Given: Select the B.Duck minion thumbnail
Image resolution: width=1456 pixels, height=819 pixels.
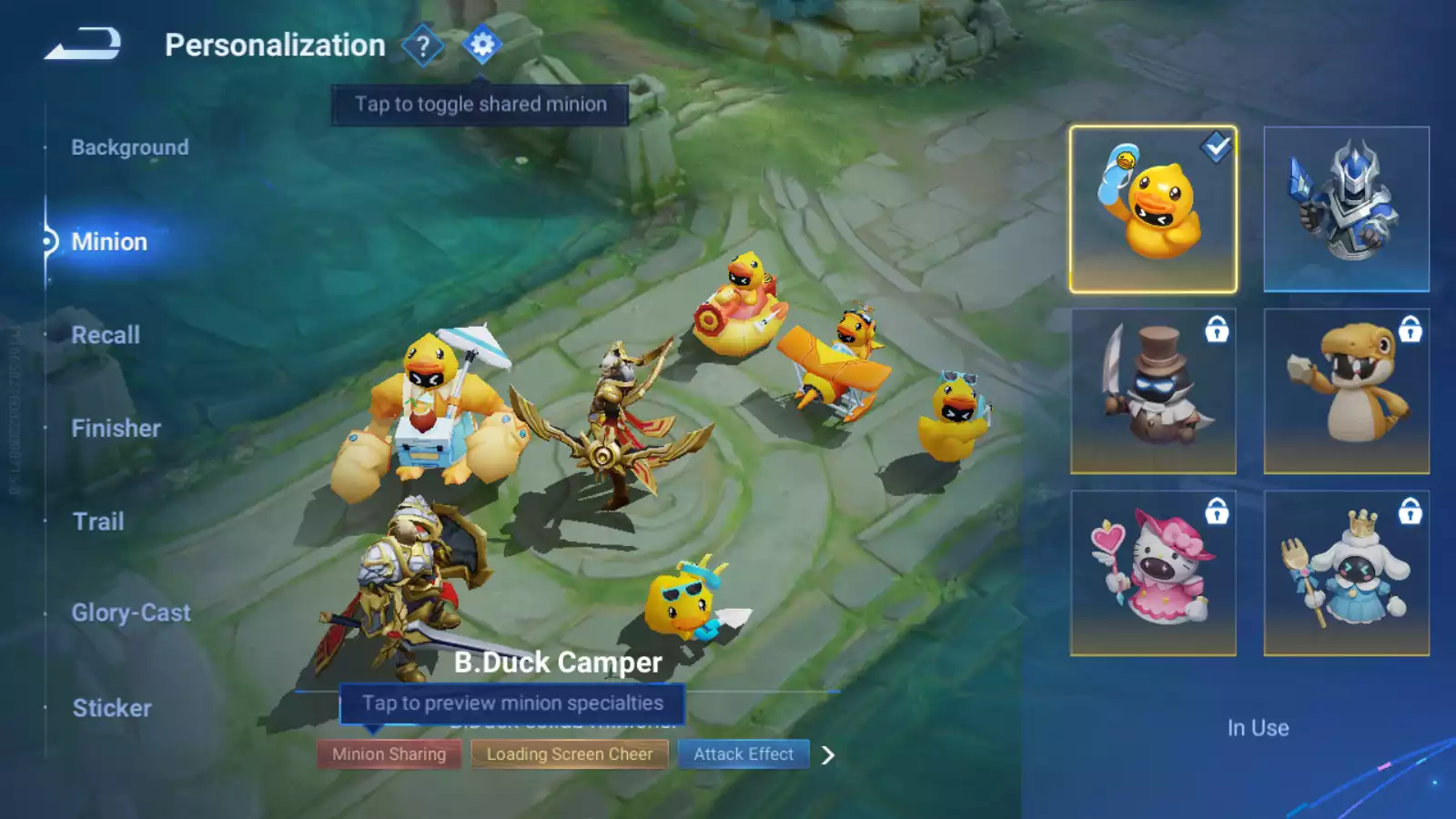Looking at the screenshot, I should [x=1153, y=209].
